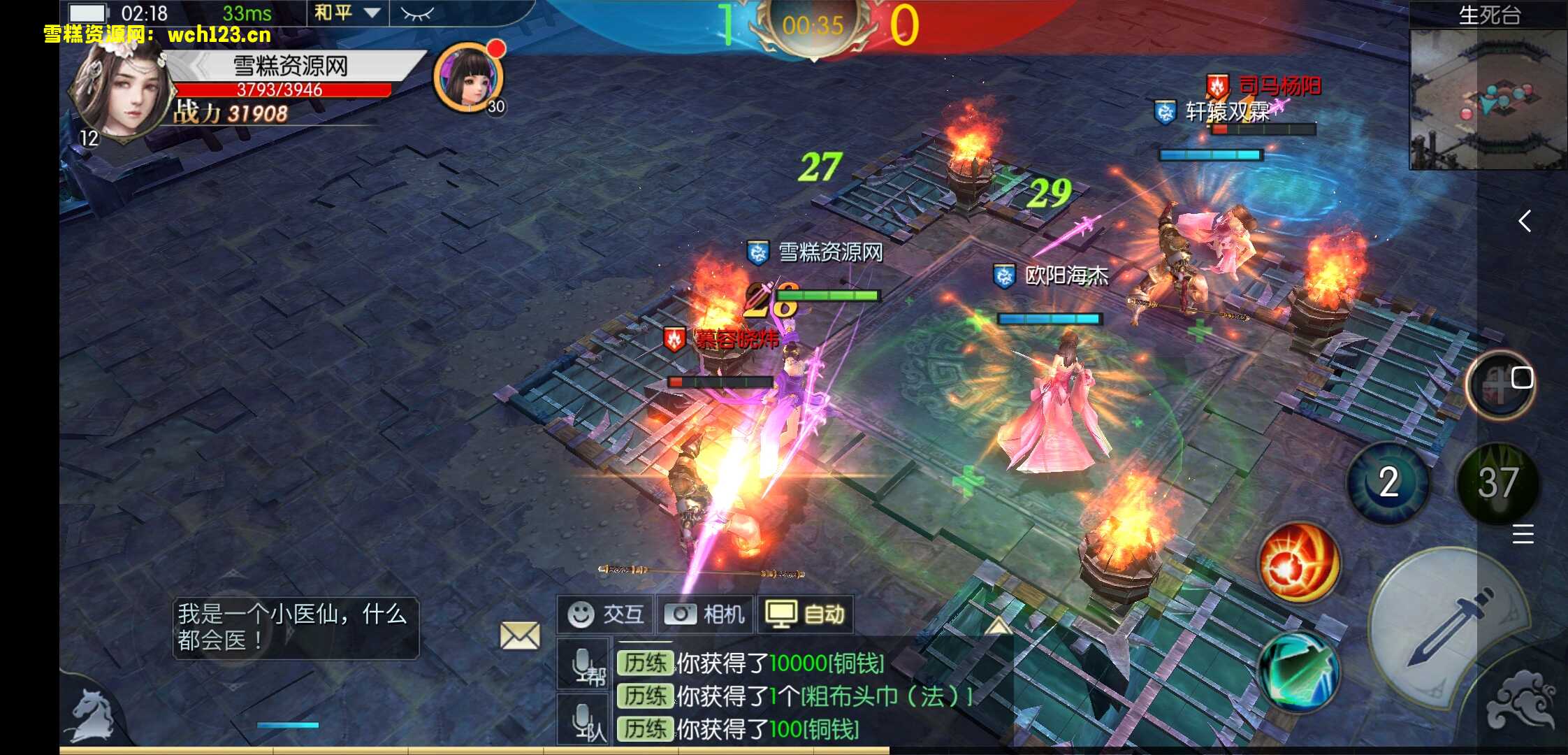
Task: Open the 生死台 minimap
Action: click(x=1487, y=99)
